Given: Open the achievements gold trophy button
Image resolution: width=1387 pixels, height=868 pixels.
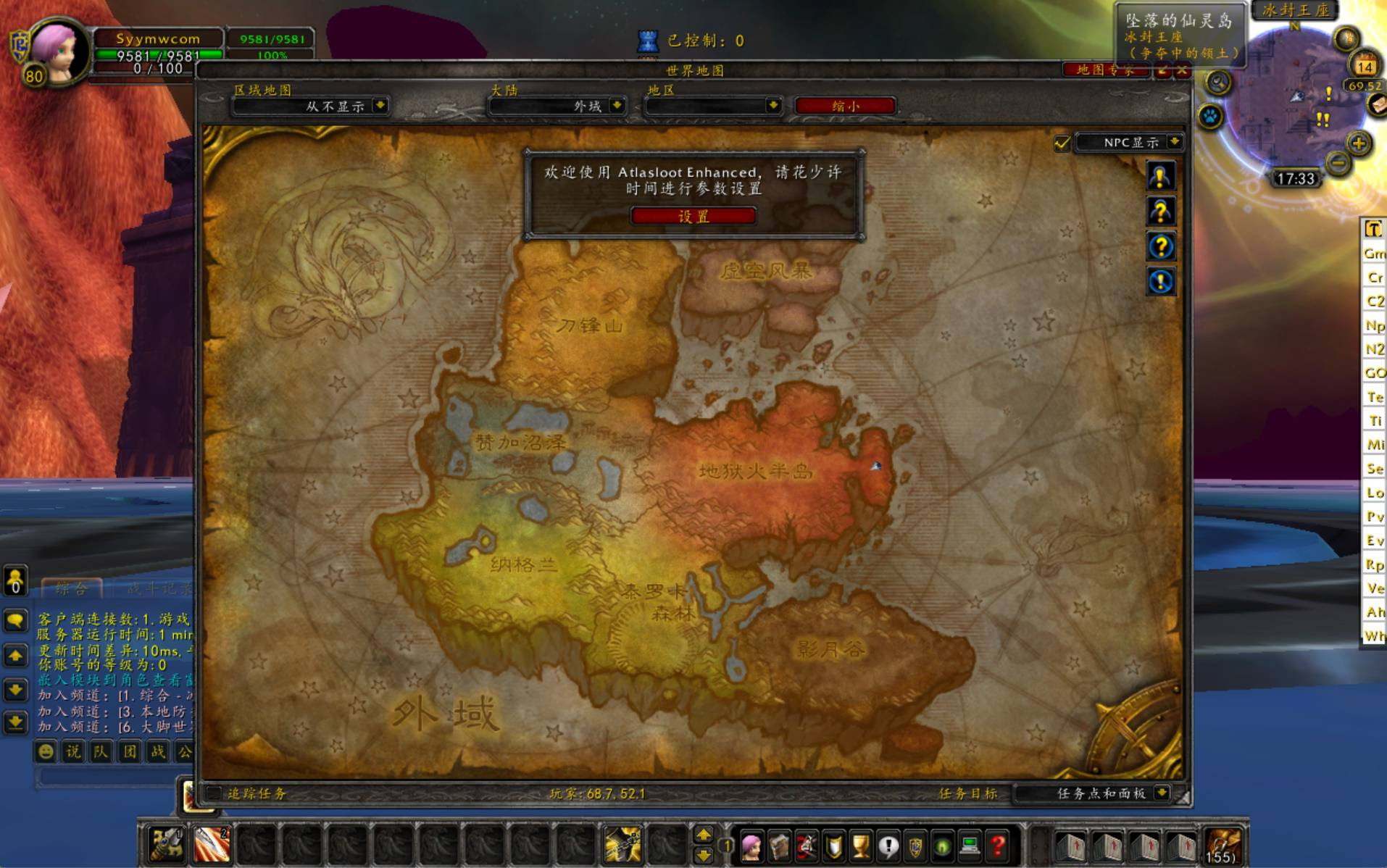Looking at the screenshot, I should click(x=860, y=846).
